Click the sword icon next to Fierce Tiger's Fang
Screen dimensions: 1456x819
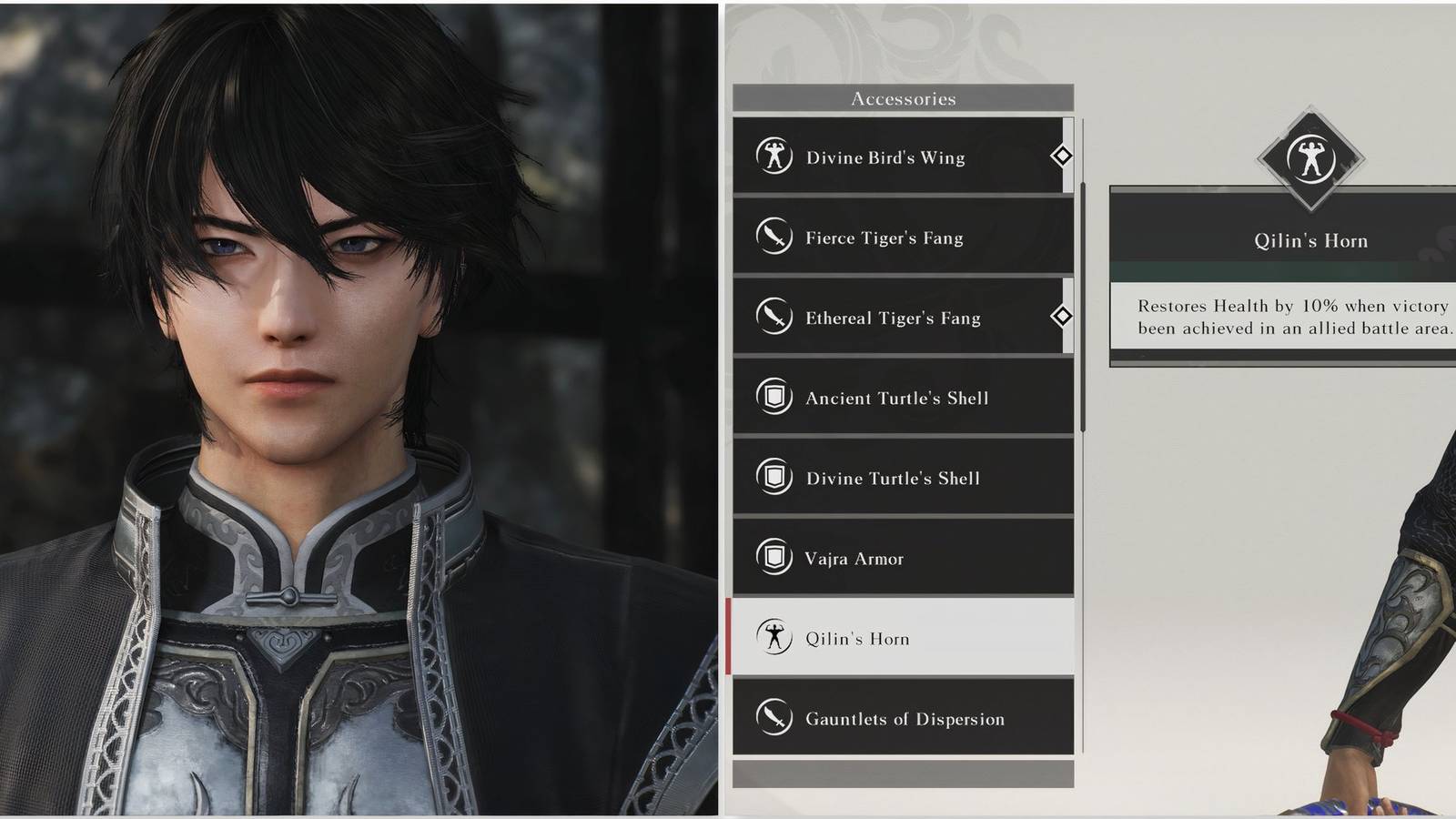pos(774,238)
